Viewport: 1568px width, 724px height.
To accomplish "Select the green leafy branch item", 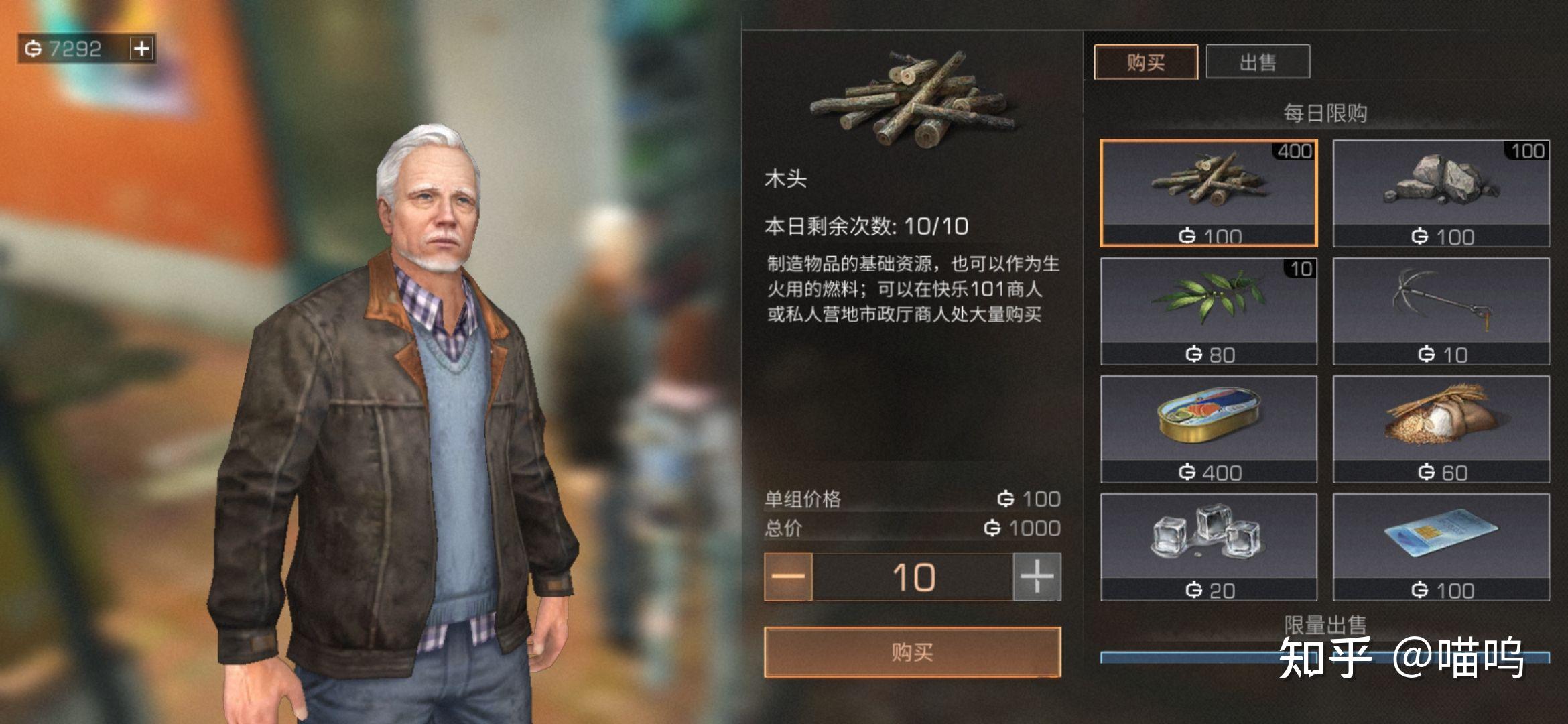I will tap(1208, 311).
